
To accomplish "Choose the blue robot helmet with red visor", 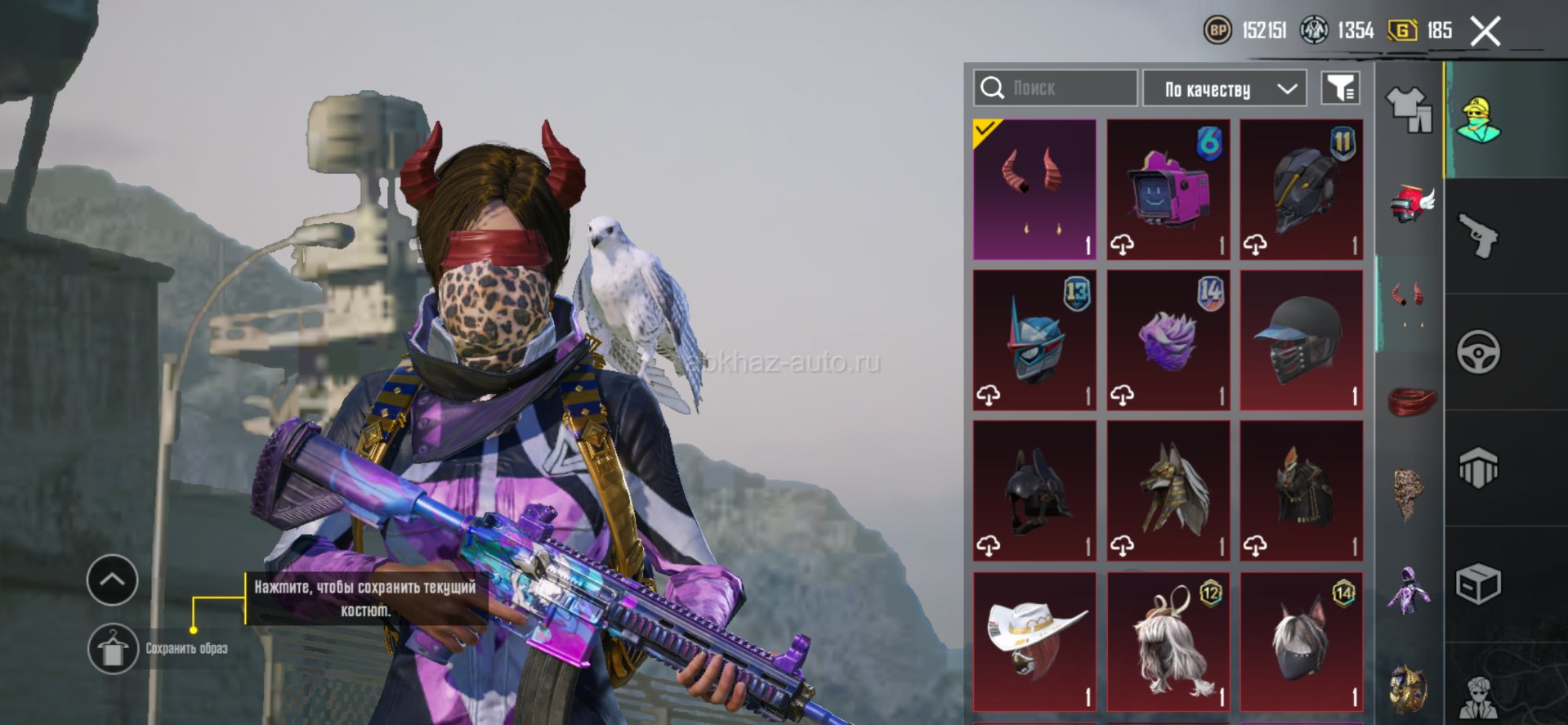I will (1034, 340).
